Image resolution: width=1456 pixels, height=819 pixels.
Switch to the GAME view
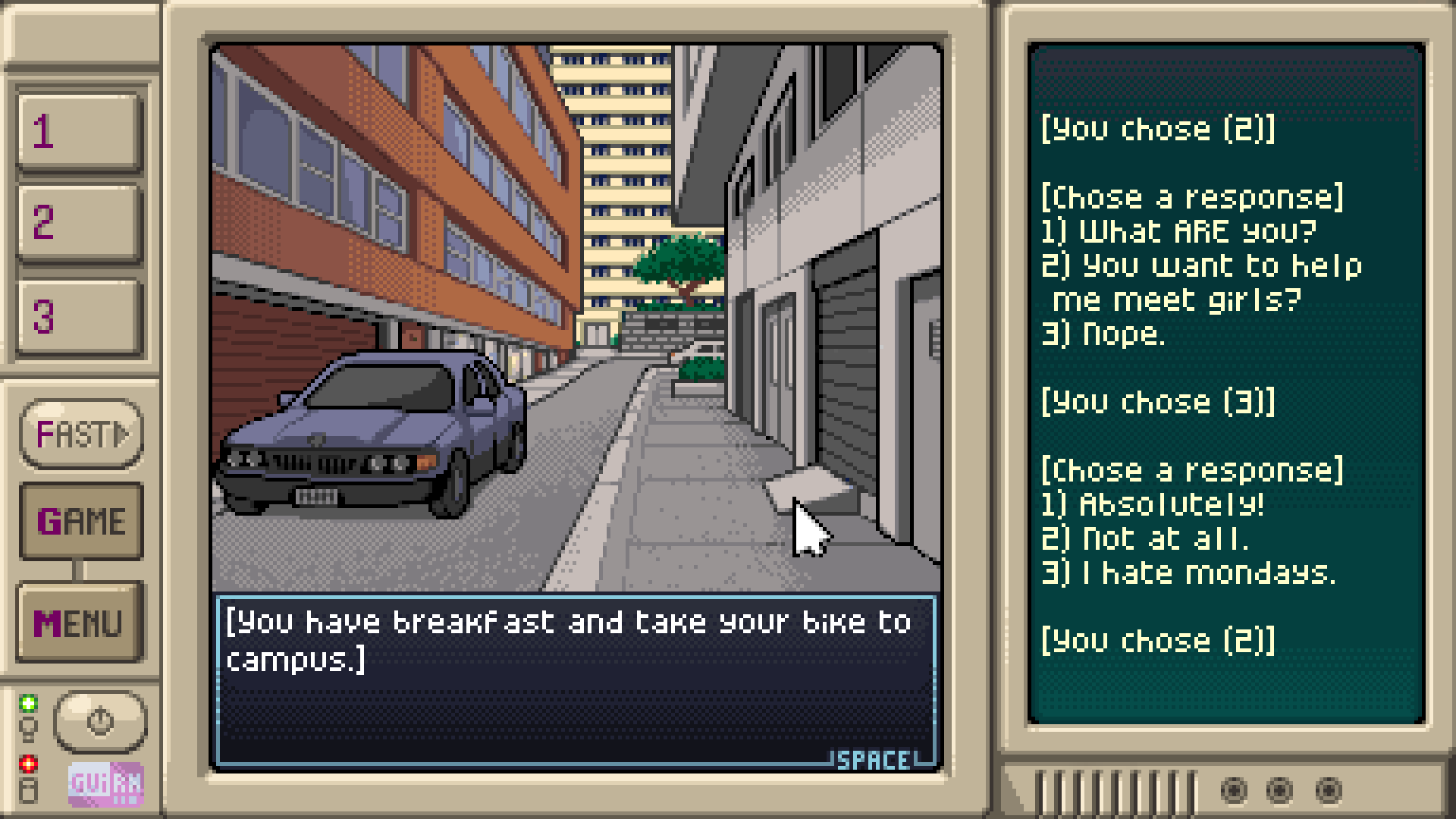click(81, 521)
